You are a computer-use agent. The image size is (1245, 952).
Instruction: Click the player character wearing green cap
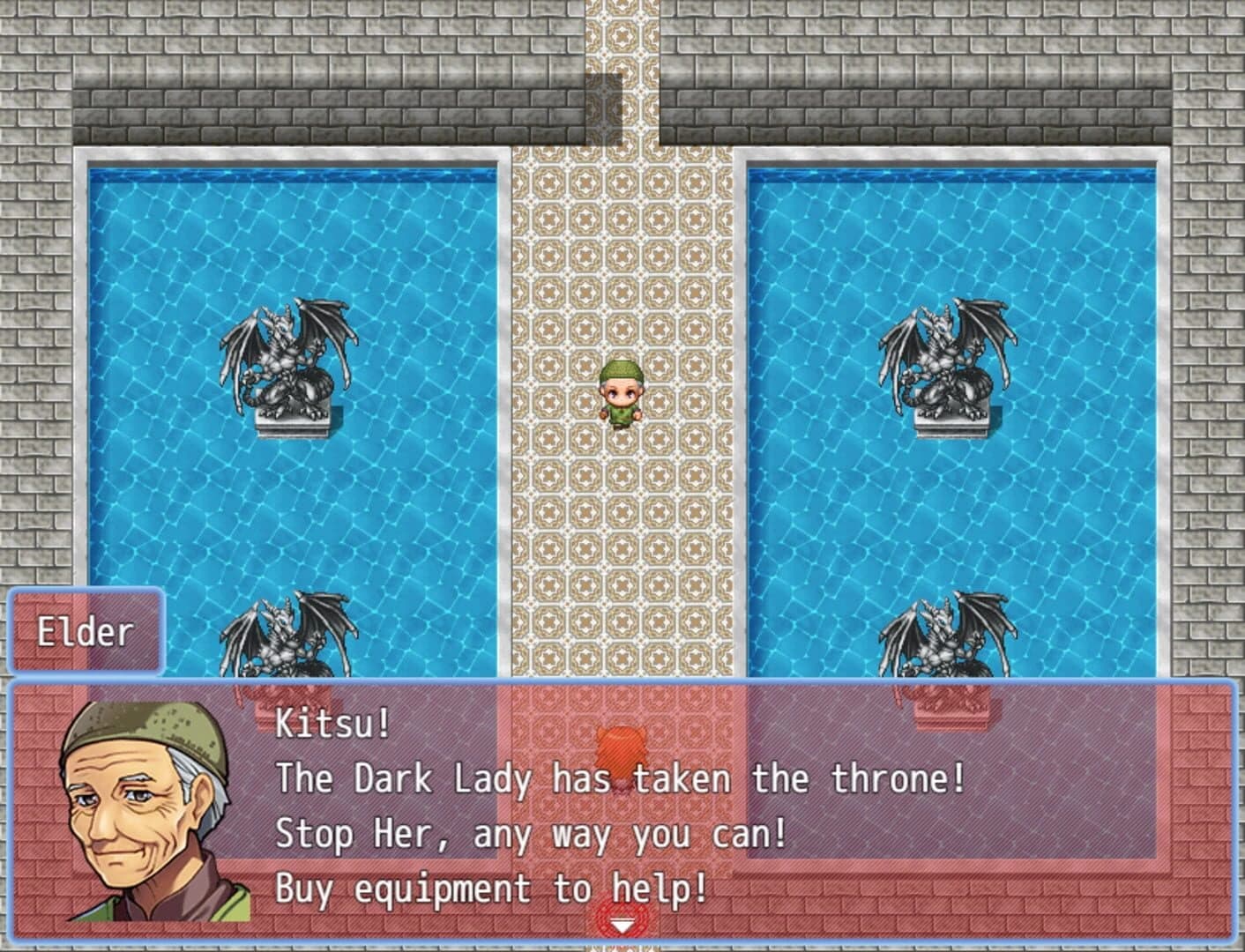[x=620, y=395]
